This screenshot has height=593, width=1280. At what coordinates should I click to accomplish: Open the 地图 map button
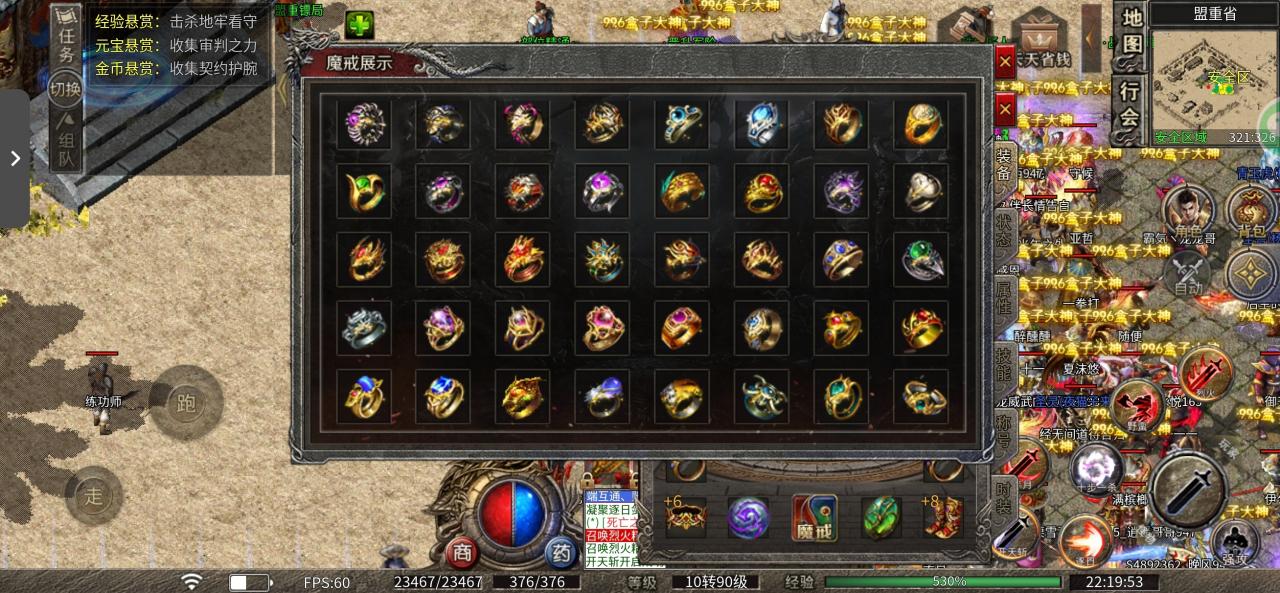1131,31
